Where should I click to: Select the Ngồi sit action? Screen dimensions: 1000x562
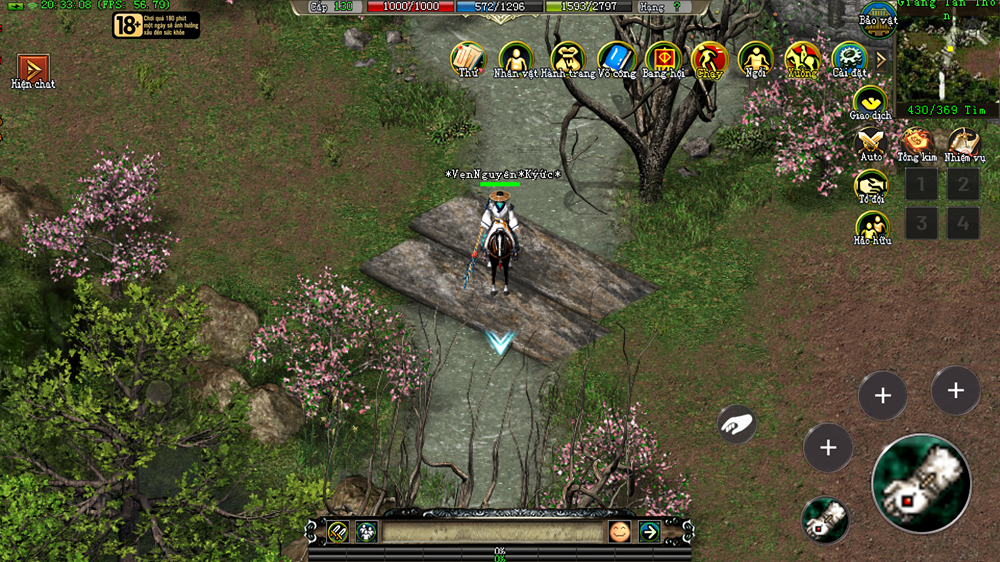coord(756,57)
